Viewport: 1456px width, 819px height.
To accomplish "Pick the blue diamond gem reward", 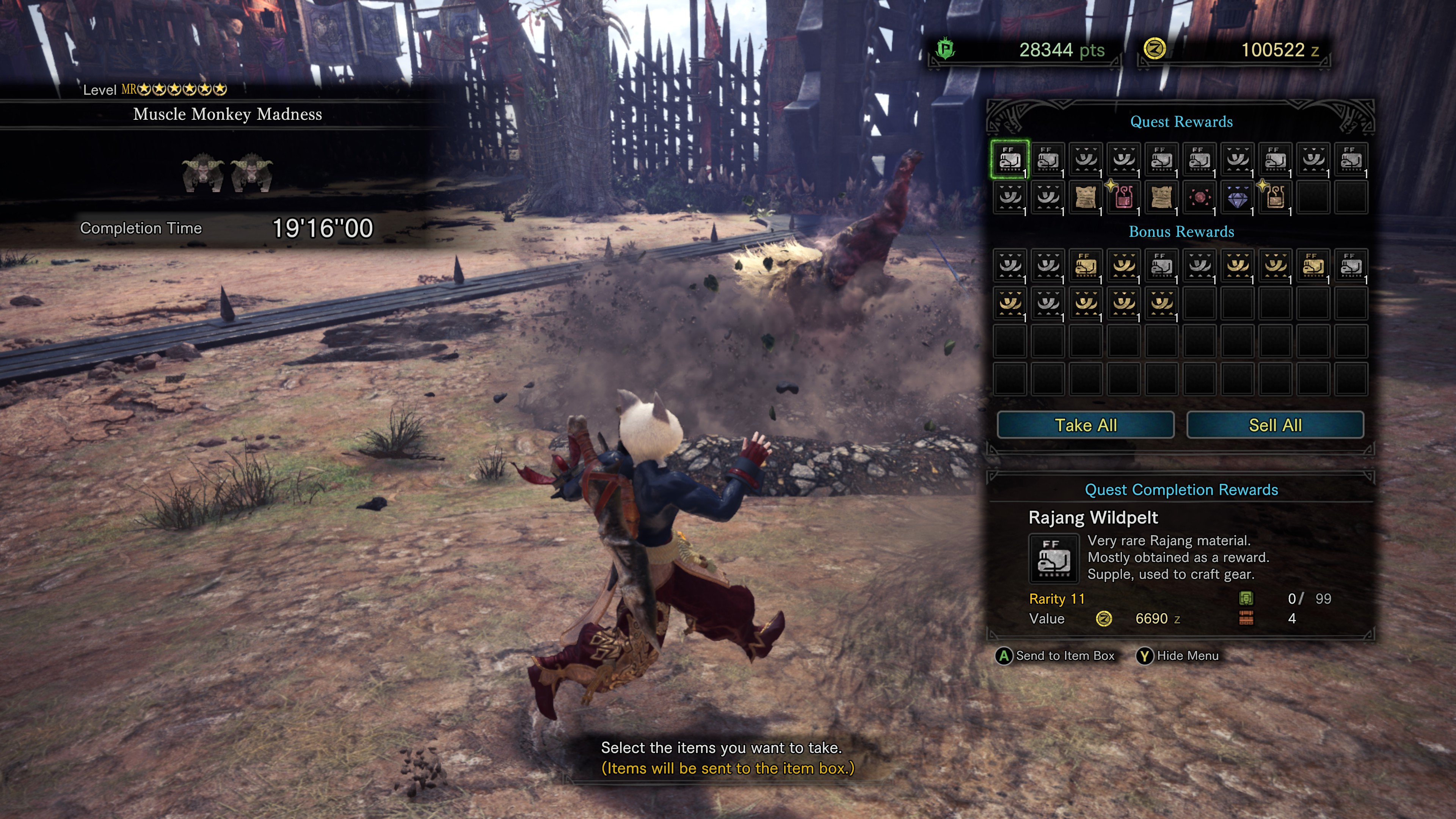I will pos(1237,198).
